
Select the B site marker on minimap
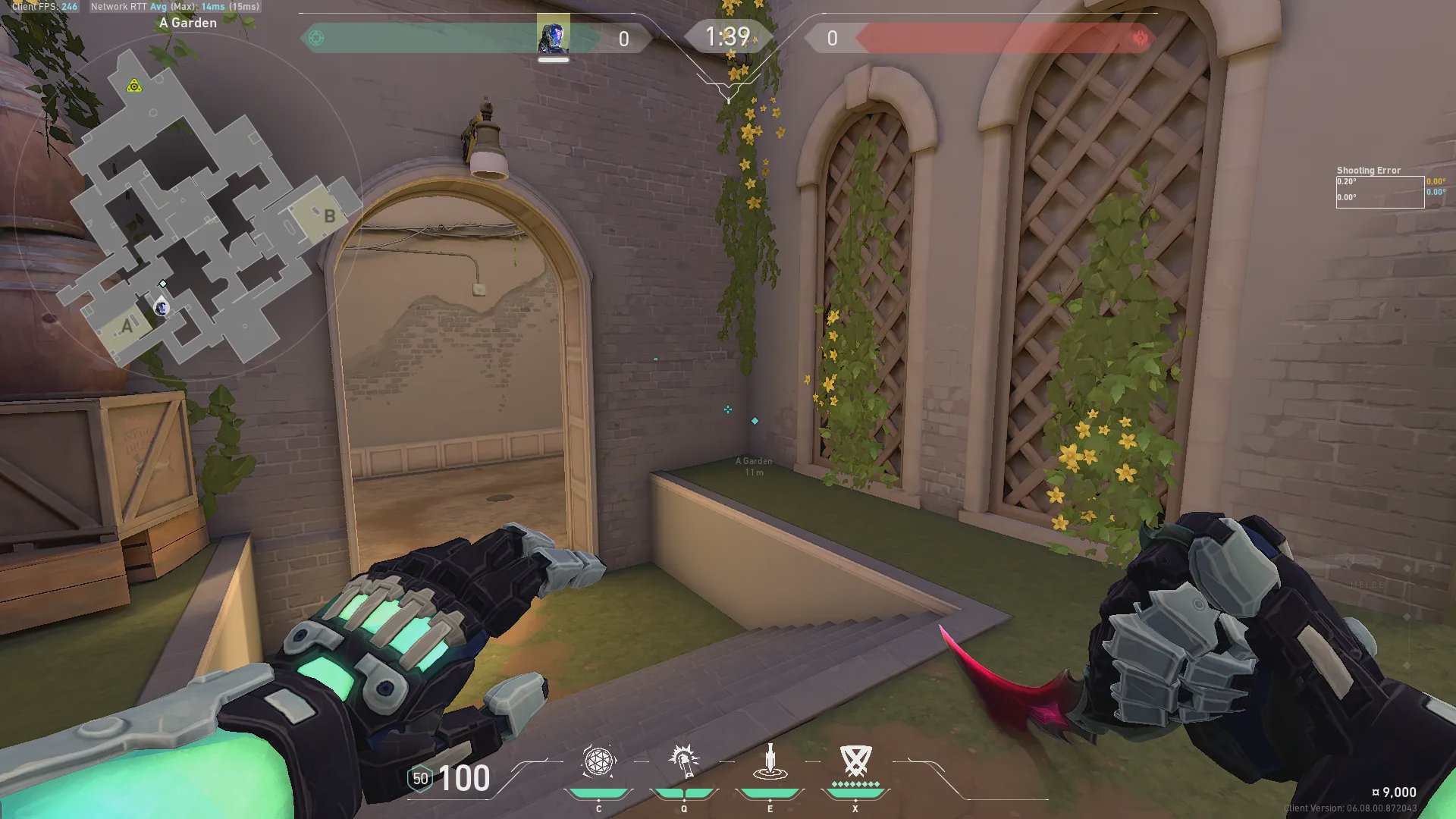329,216
